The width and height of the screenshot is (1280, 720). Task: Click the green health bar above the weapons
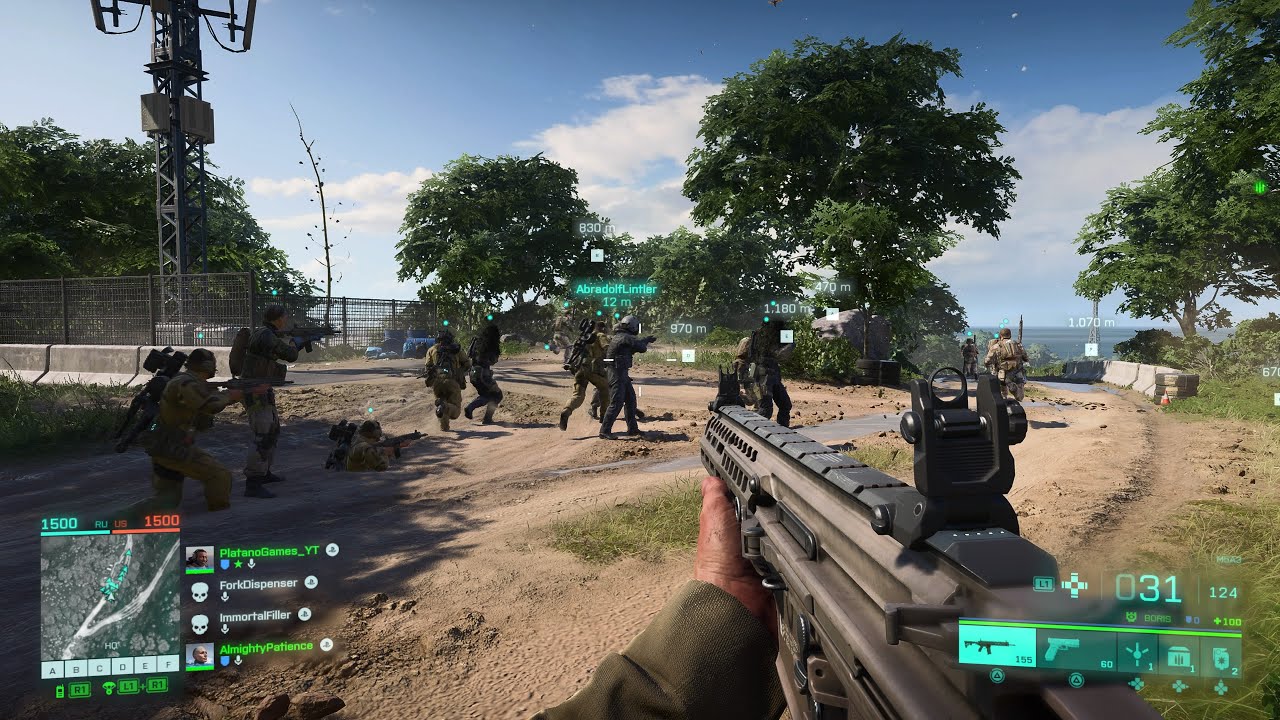1100,628
